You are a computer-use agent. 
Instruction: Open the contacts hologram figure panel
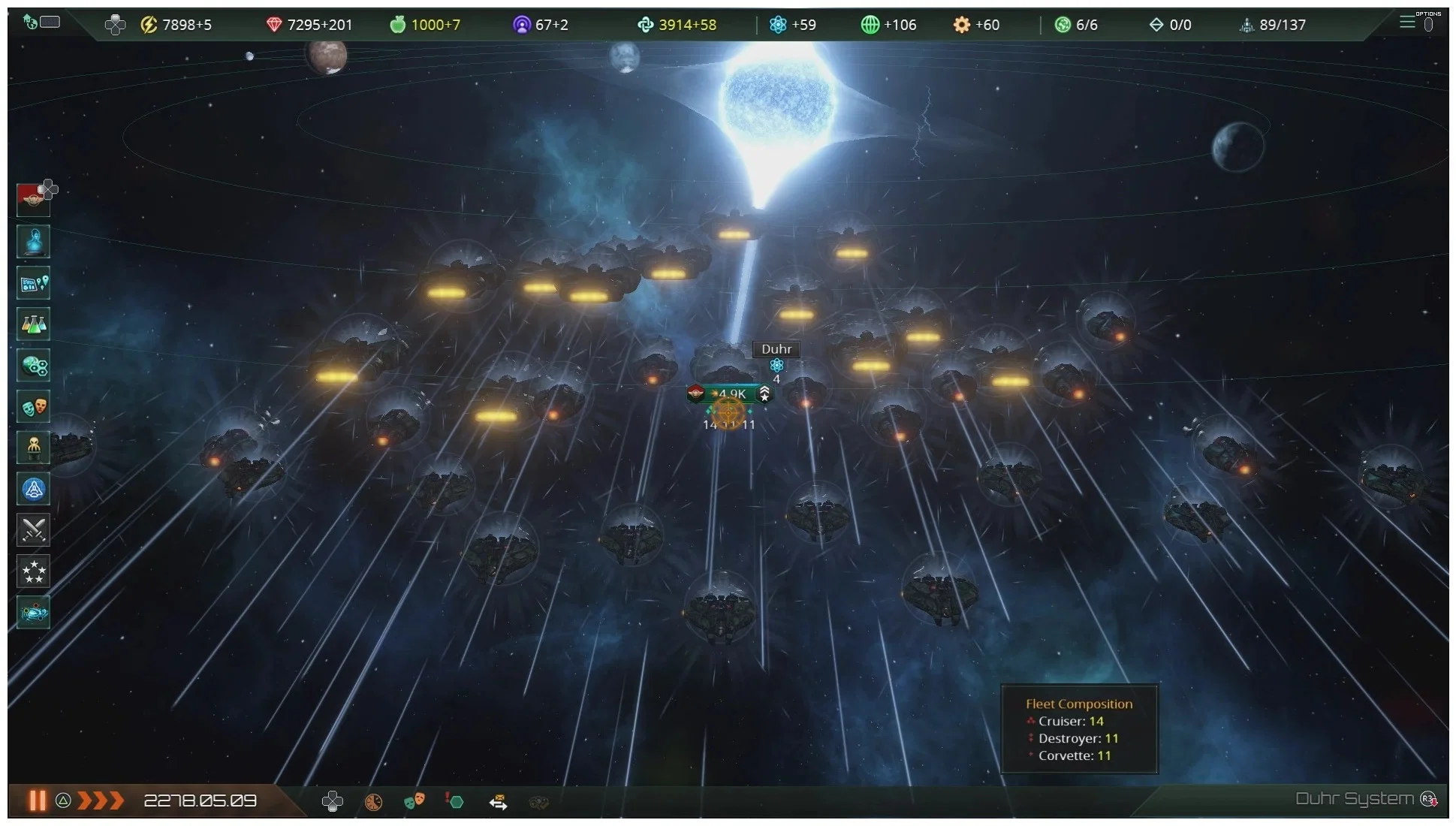point(33,242)
